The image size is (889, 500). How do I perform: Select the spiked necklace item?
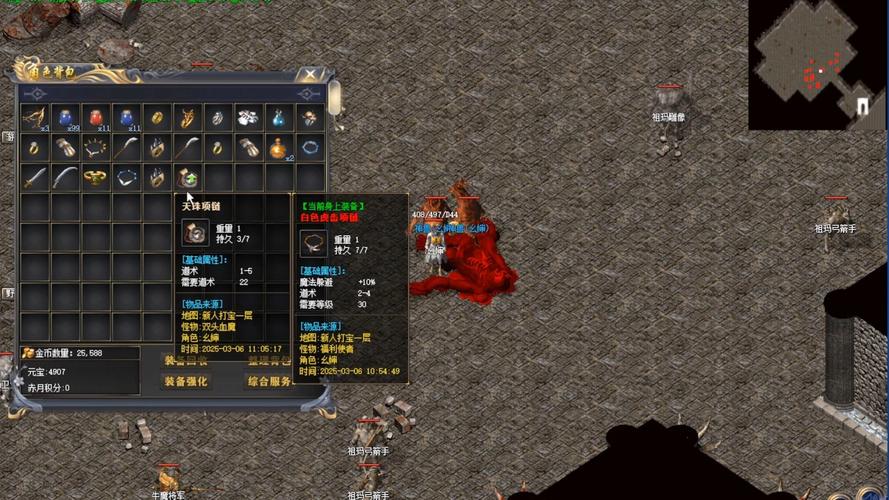tap(97, 148)
